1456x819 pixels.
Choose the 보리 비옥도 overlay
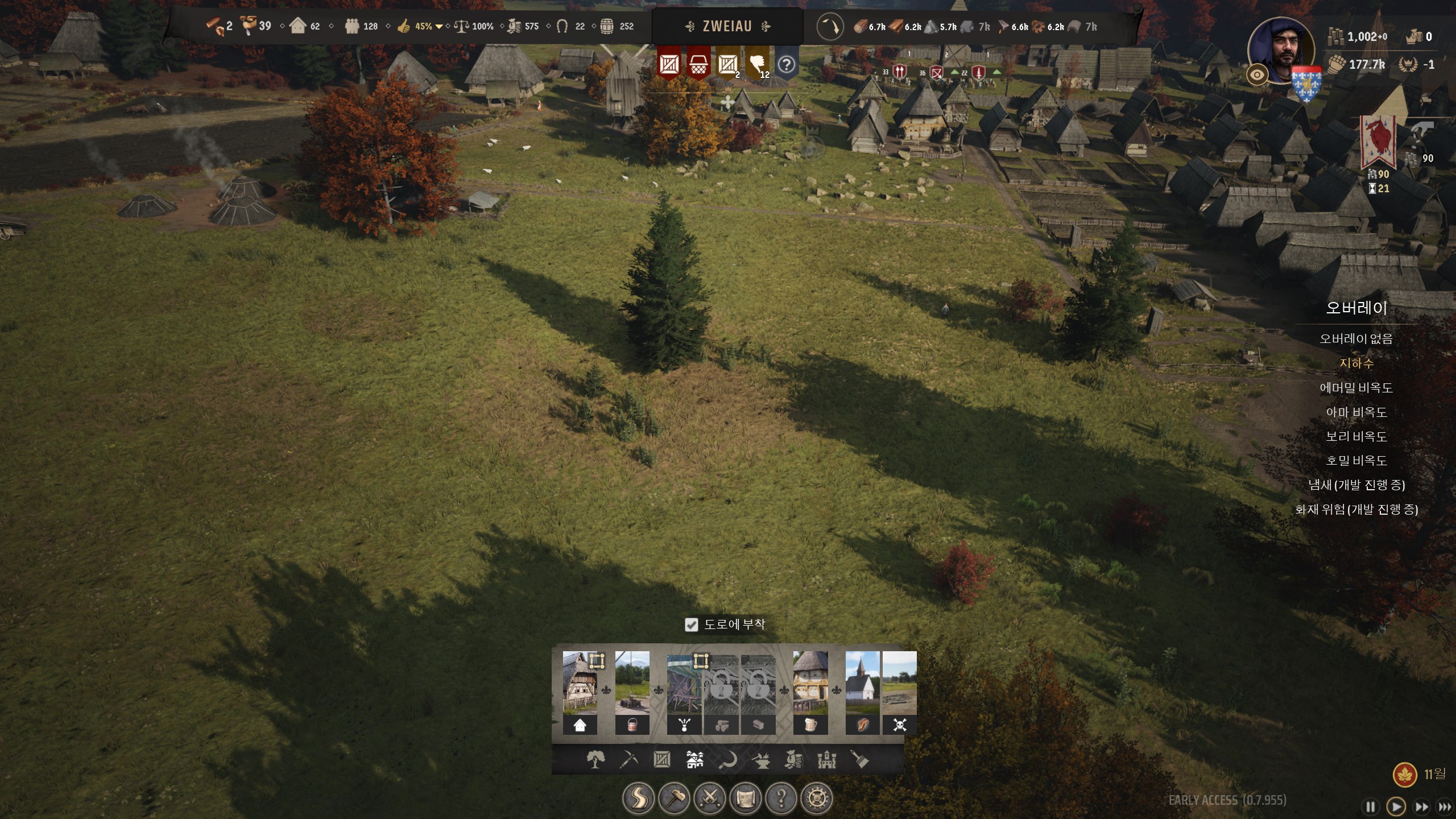(x=1356, y=436)
